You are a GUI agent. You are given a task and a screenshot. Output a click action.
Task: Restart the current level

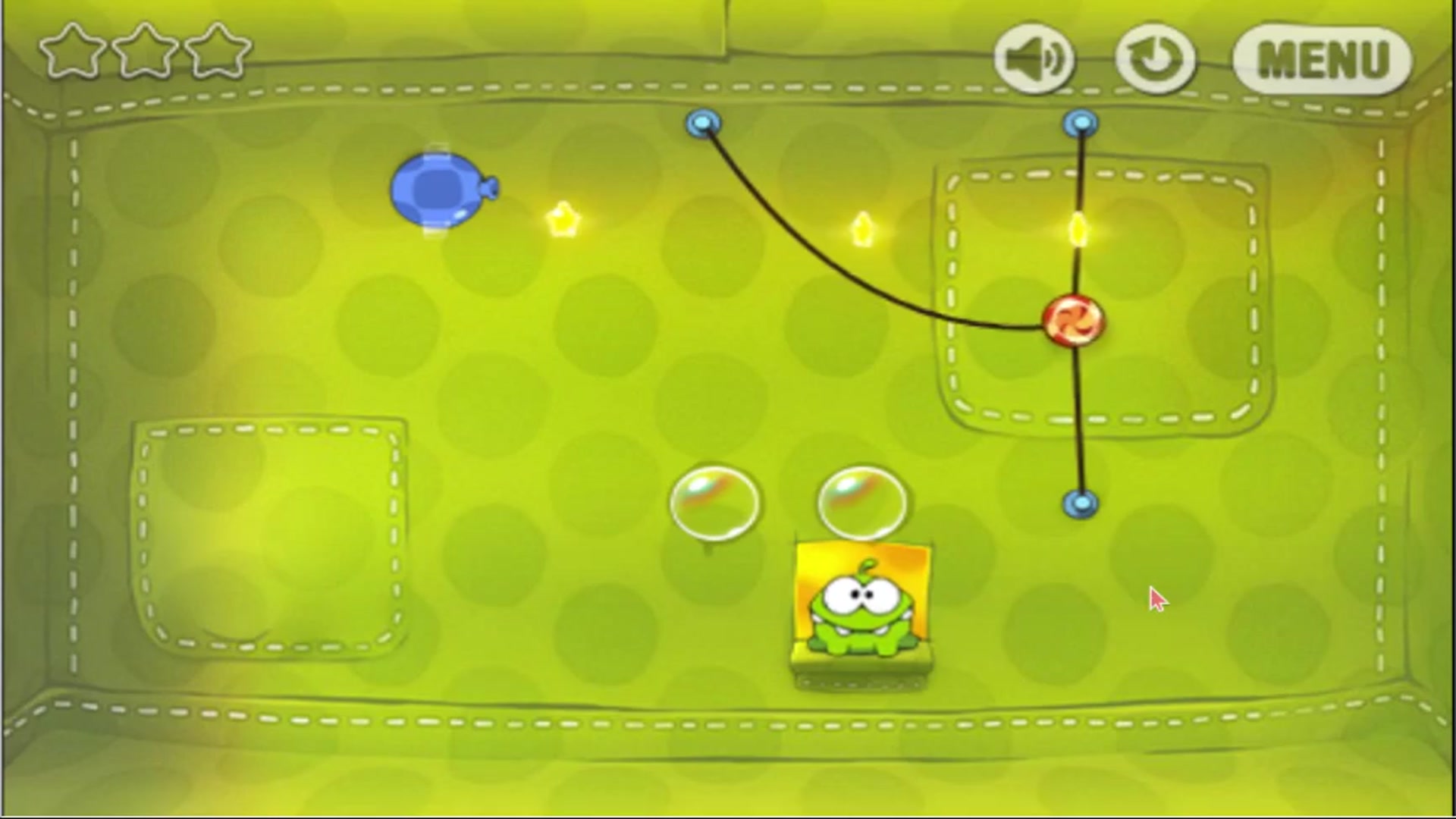[x=1155, y=61]
